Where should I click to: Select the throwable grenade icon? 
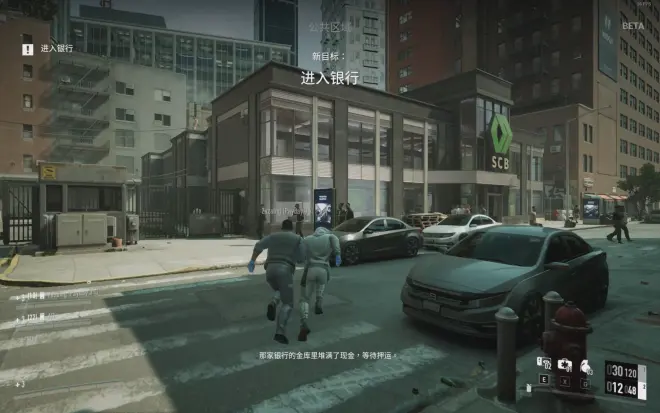point(585,367)
